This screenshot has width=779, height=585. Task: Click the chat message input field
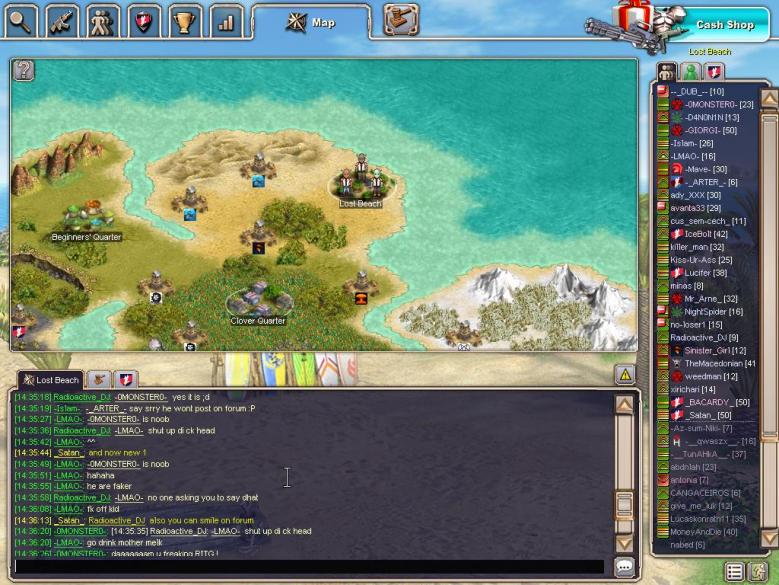(x=310, y=567)
